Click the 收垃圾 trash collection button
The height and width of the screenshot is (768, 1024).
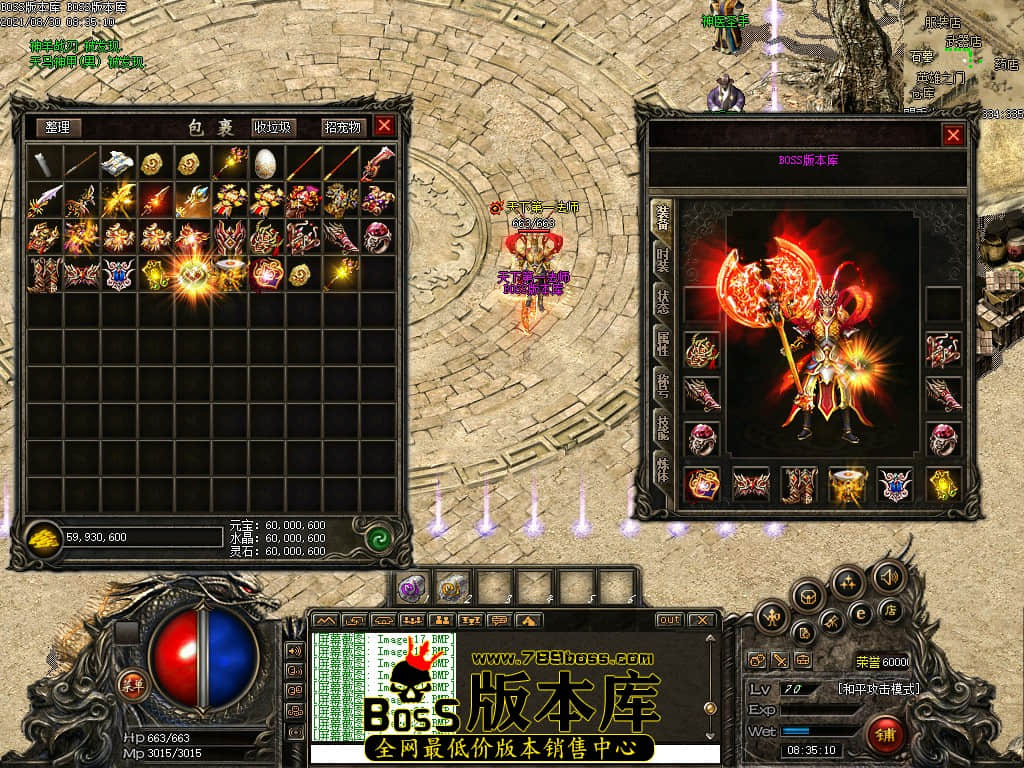pos(272,127)
